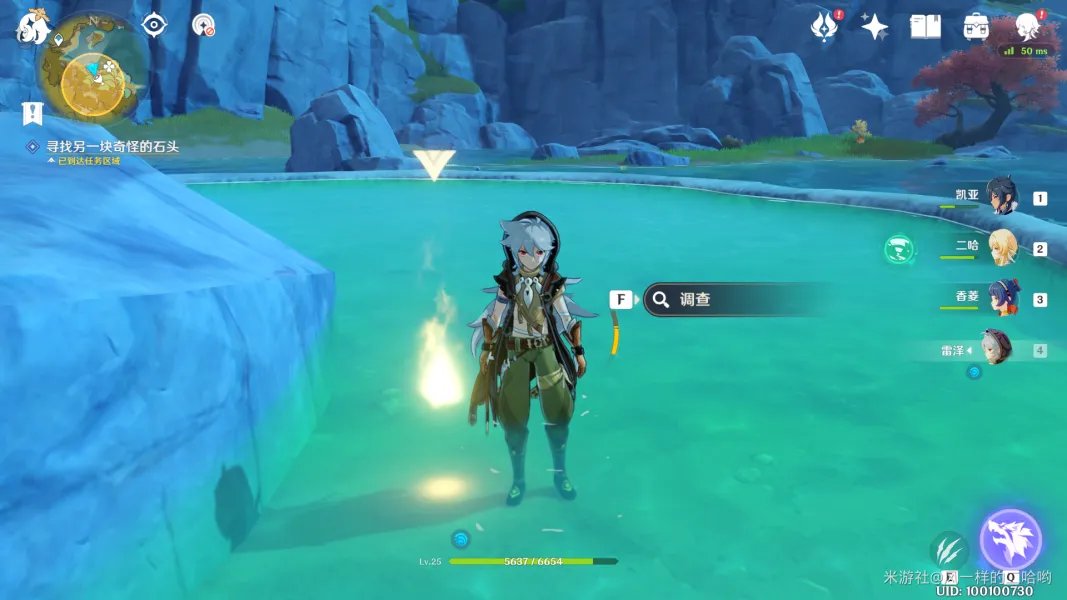Open the Adventurer Handbook book icon

click(x=925, y=27)
